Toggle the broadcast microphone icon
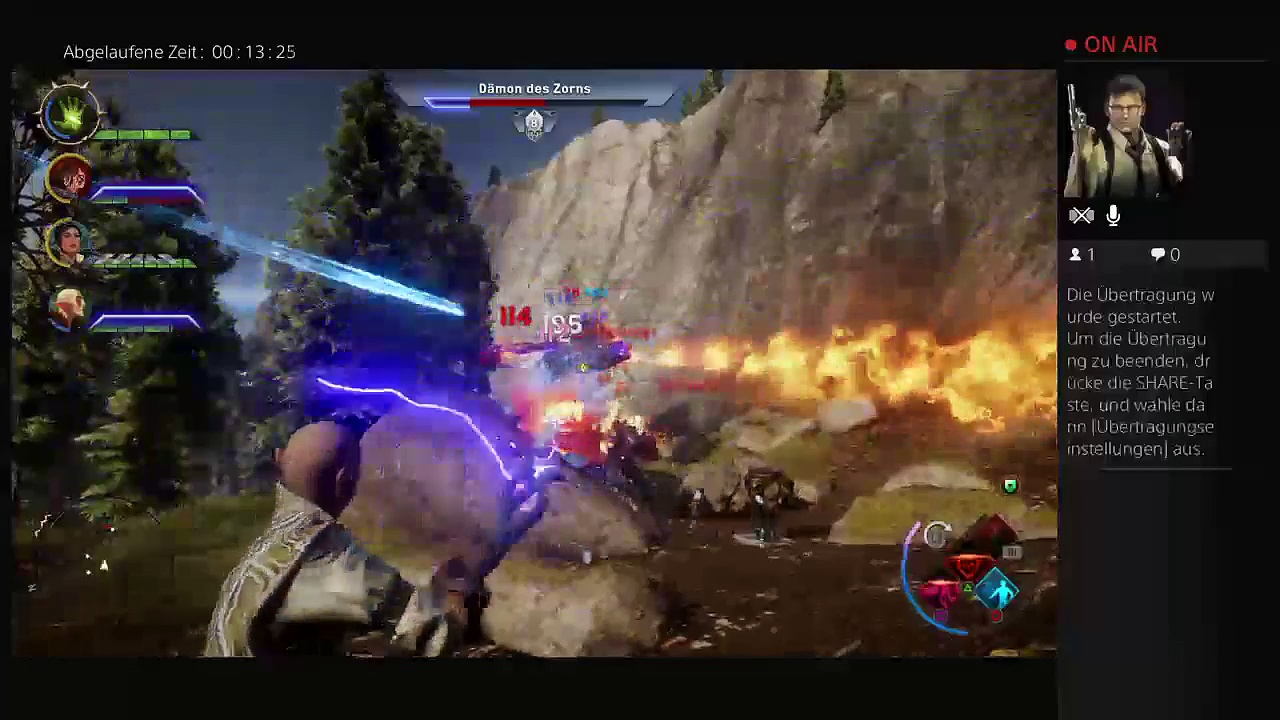The image size is (1280, 720). pos(1113,215)
